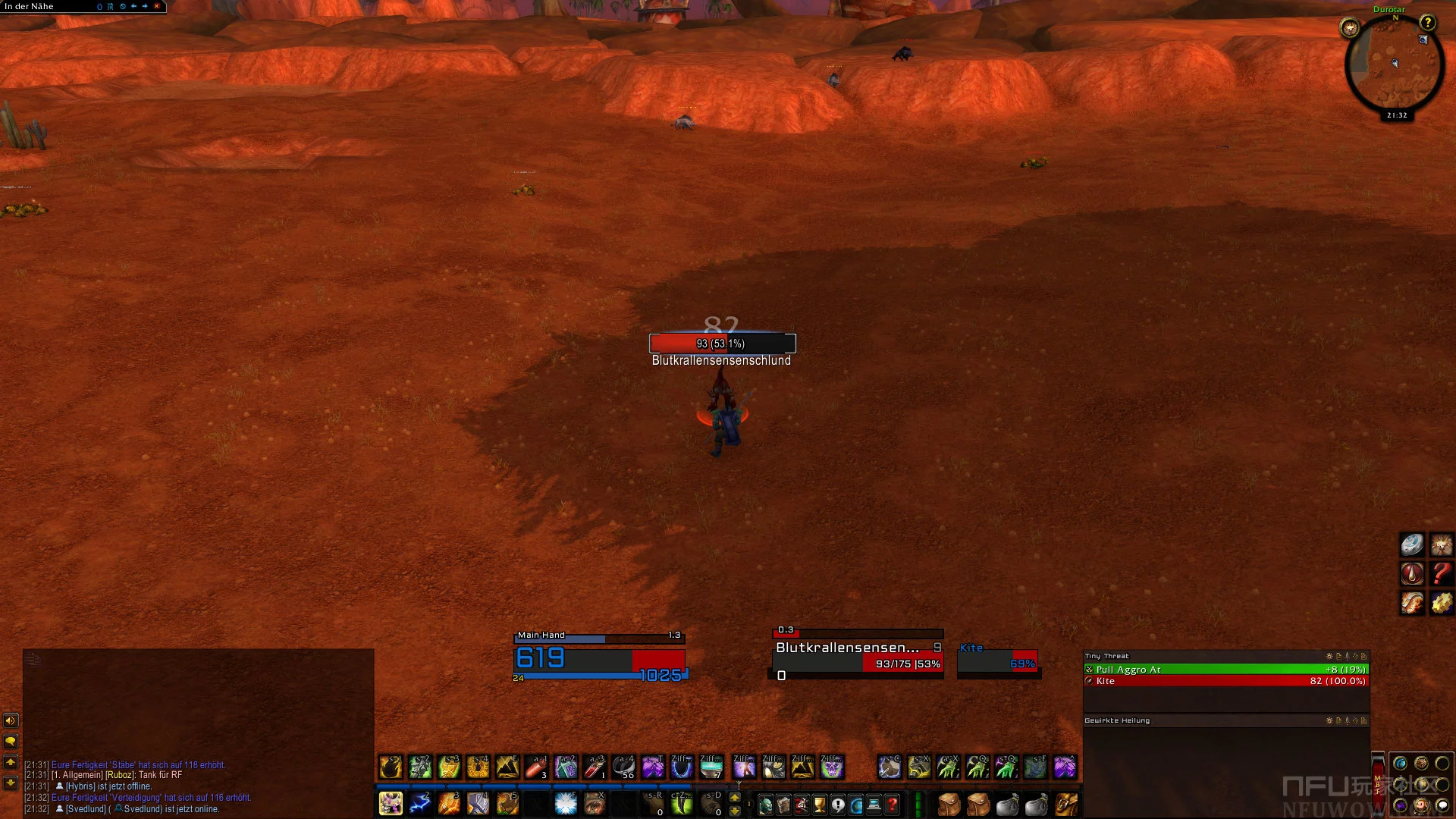Toggle the tracking button beside the minimap
This screenshot has width=1456, height=819.
pyautogui.click(x=1350, y=29)
